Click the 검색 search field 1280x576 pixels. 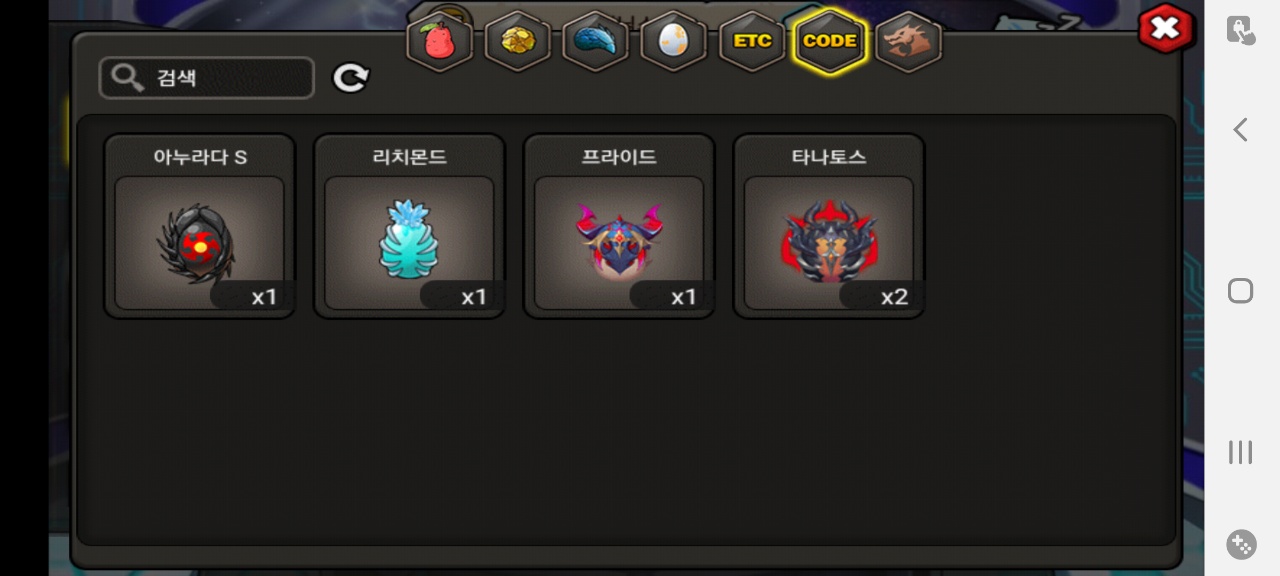click(207, 78)
